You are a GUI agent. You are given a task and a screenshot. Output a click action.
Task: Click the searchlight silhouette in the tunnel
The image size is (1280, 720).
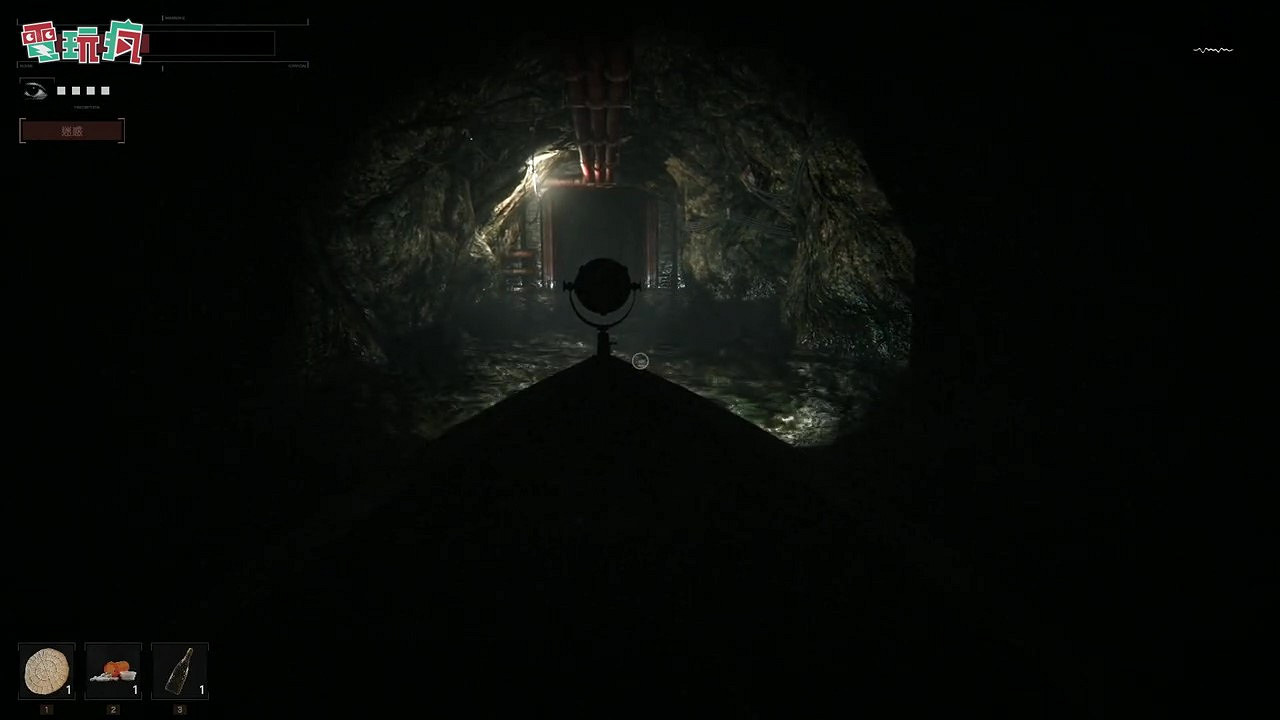point(601,290)
